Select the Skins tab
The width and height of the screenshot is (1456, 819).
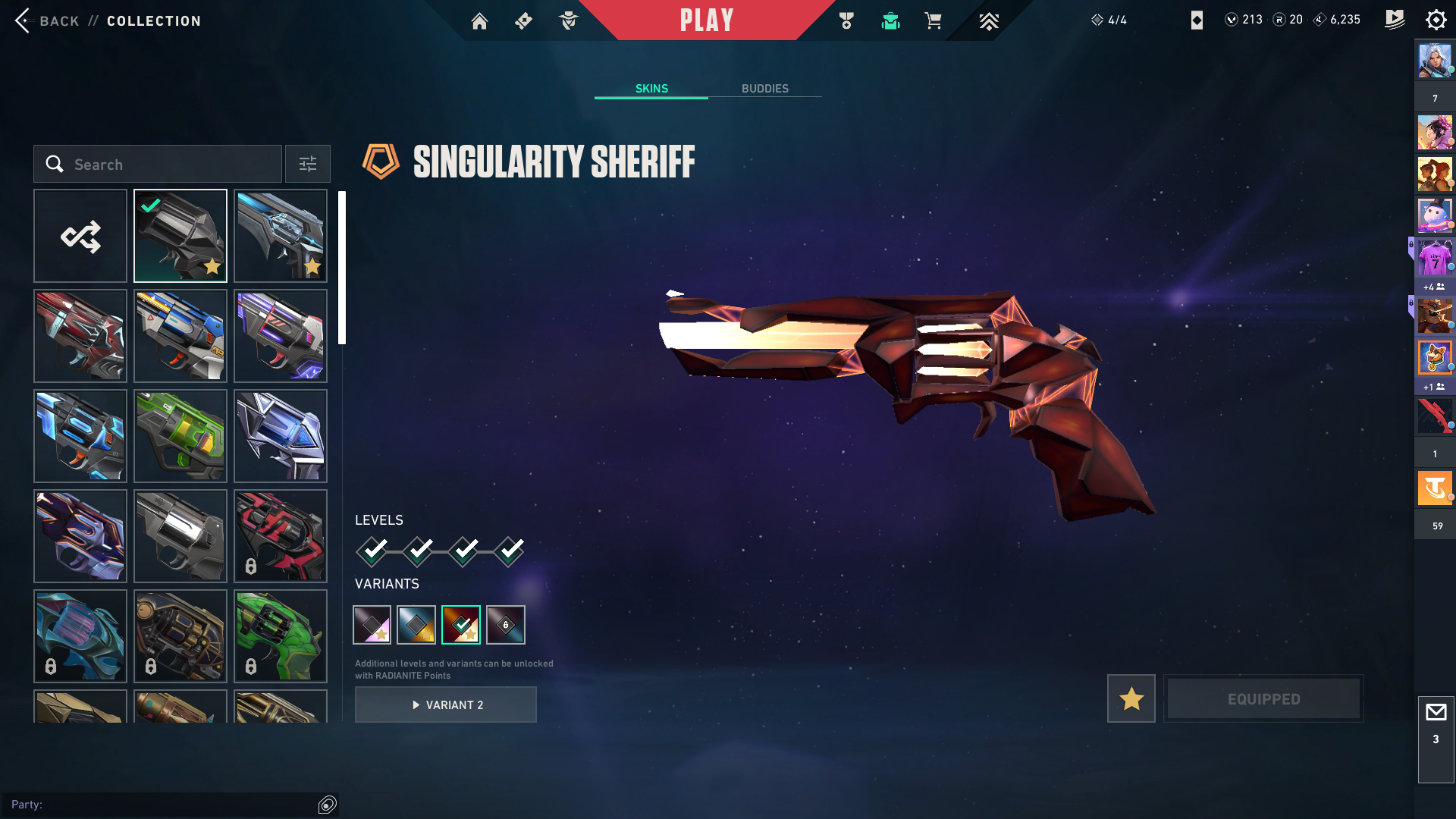[x=651, y=89]
